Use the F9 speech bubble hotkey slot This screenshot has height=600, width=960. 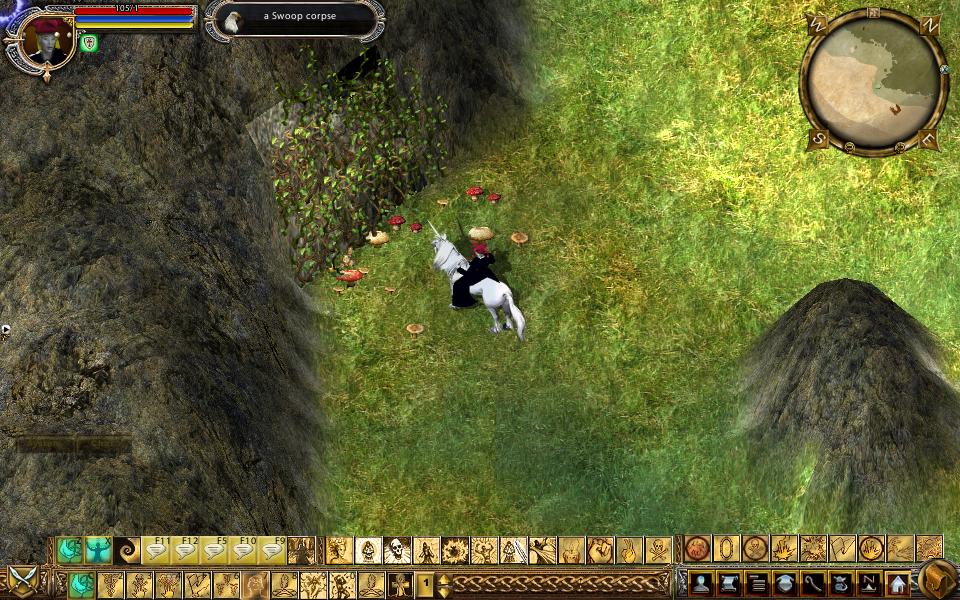pyautogui.click(x=273, y=550)
